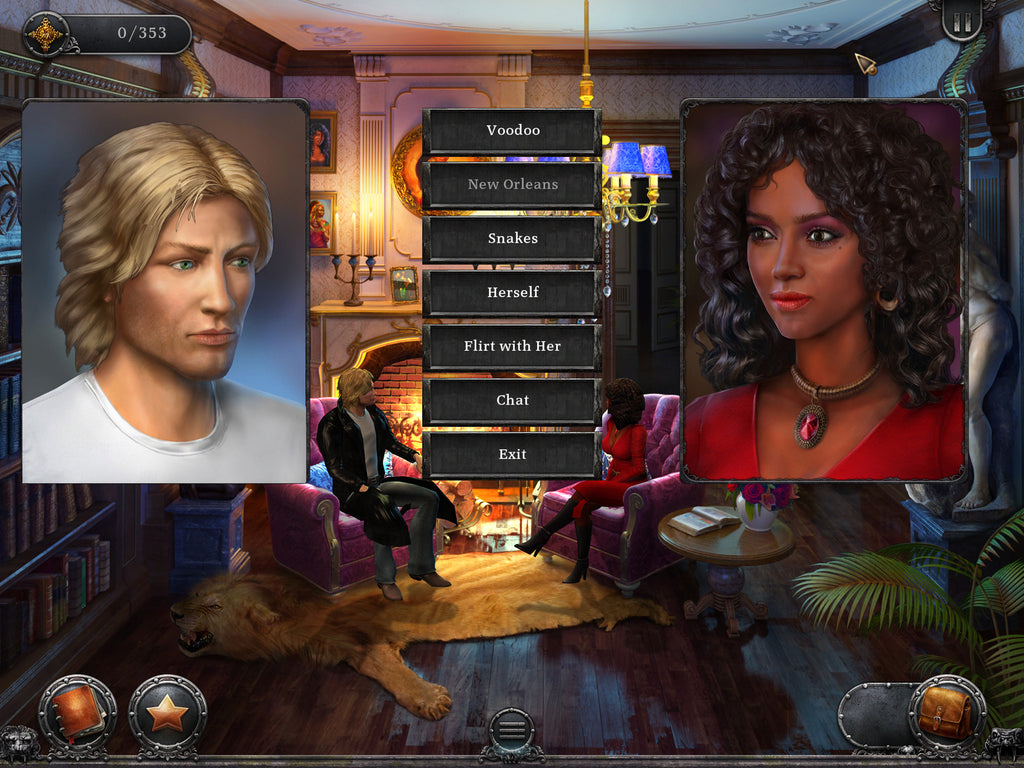Pause the game with the top-right button
1024x768 pixels.
click(962, 20)
